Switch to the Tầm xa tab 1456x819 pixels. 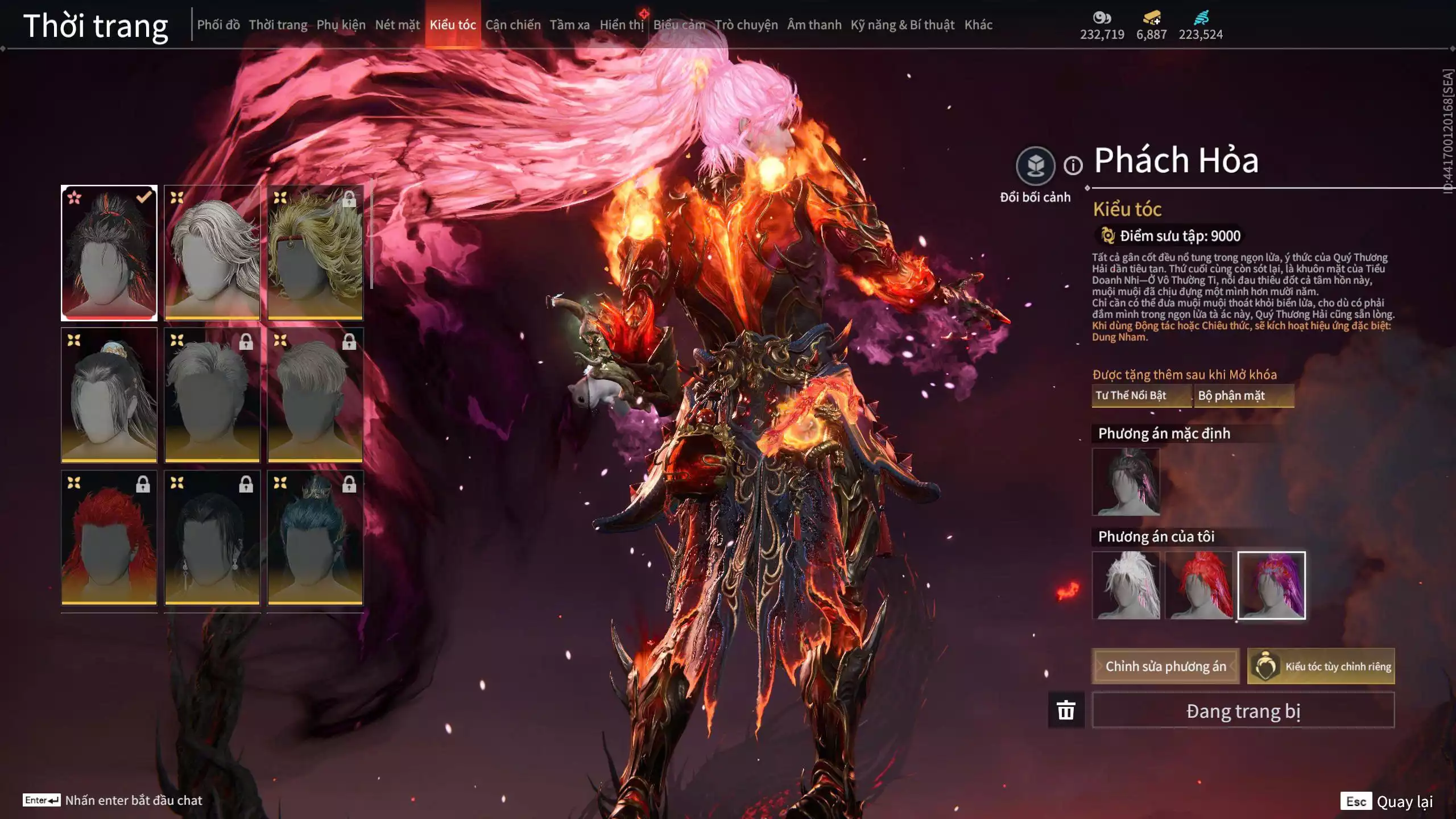pyautogui.click(x=569, y=25)
